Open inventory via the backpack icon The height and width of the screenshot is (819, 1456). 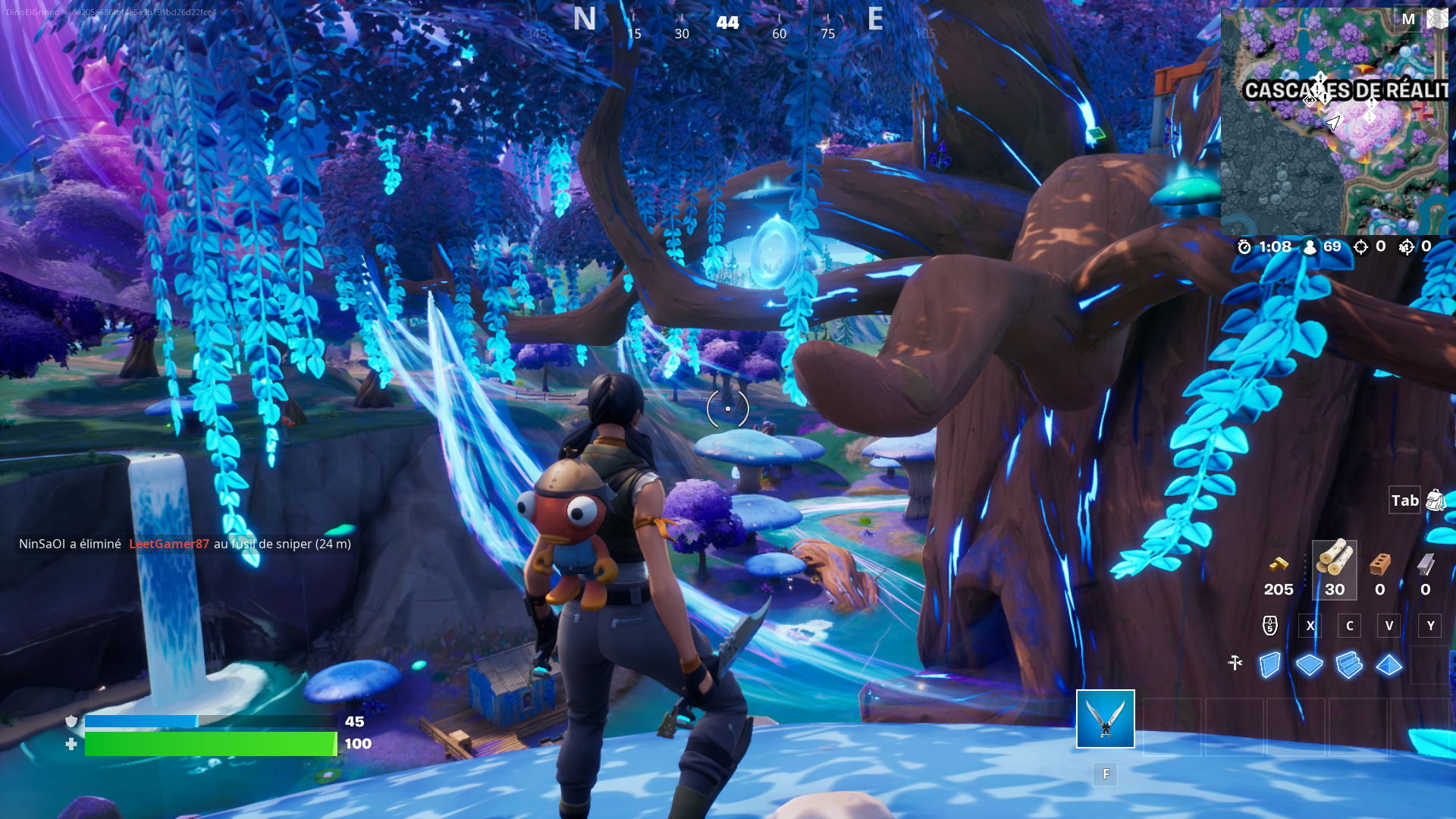click(x=1435, y=500)
